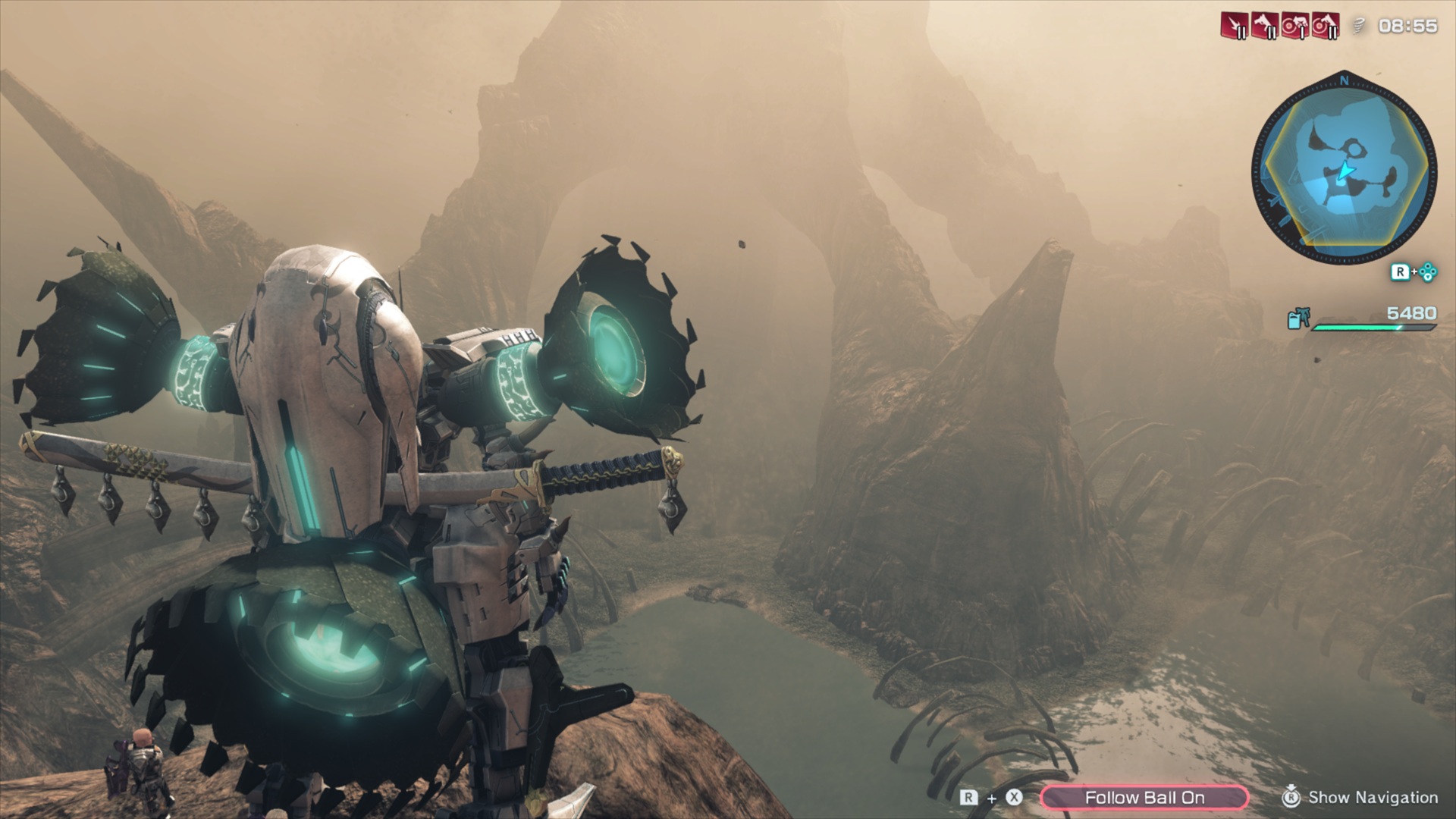1456x819 pixels.
Task: Click the tornado weather icon
Action: point(1360,26)
